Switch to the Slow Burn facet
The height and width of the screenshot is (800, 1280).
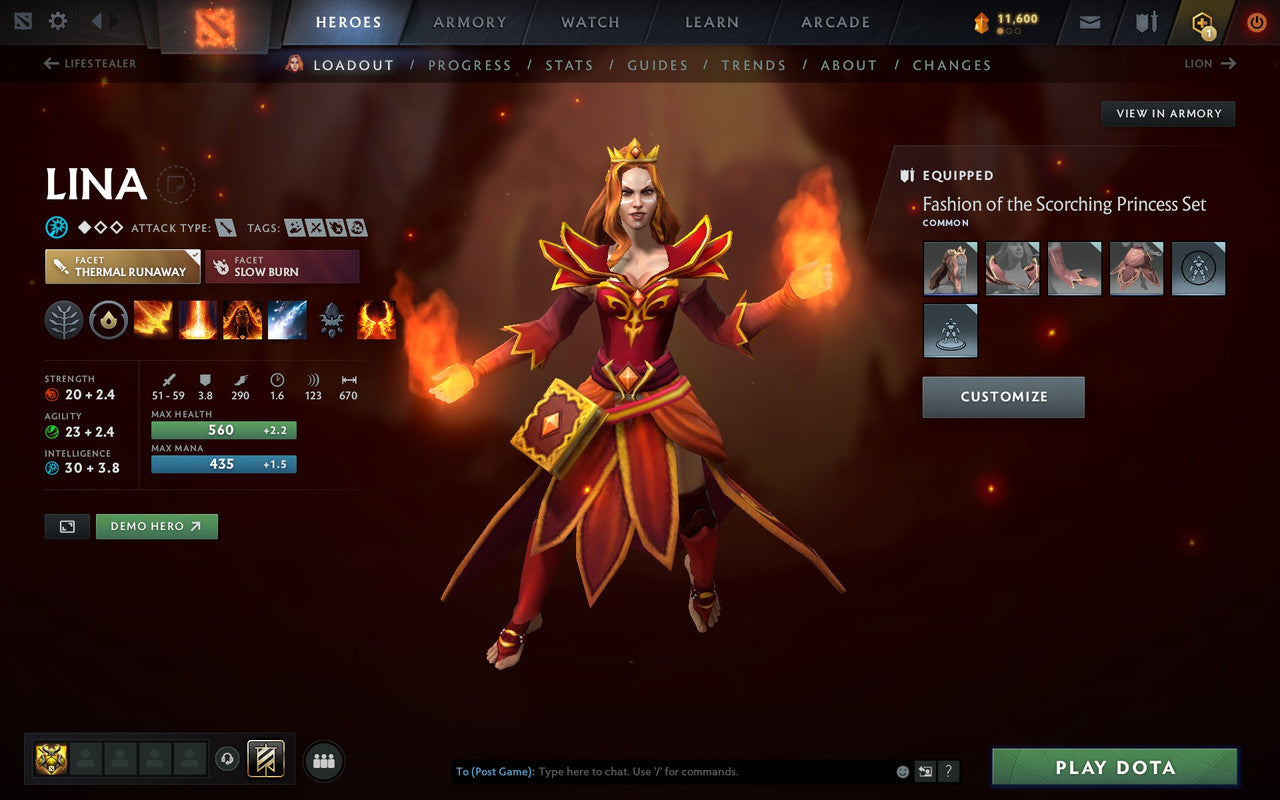coord(282,266)
